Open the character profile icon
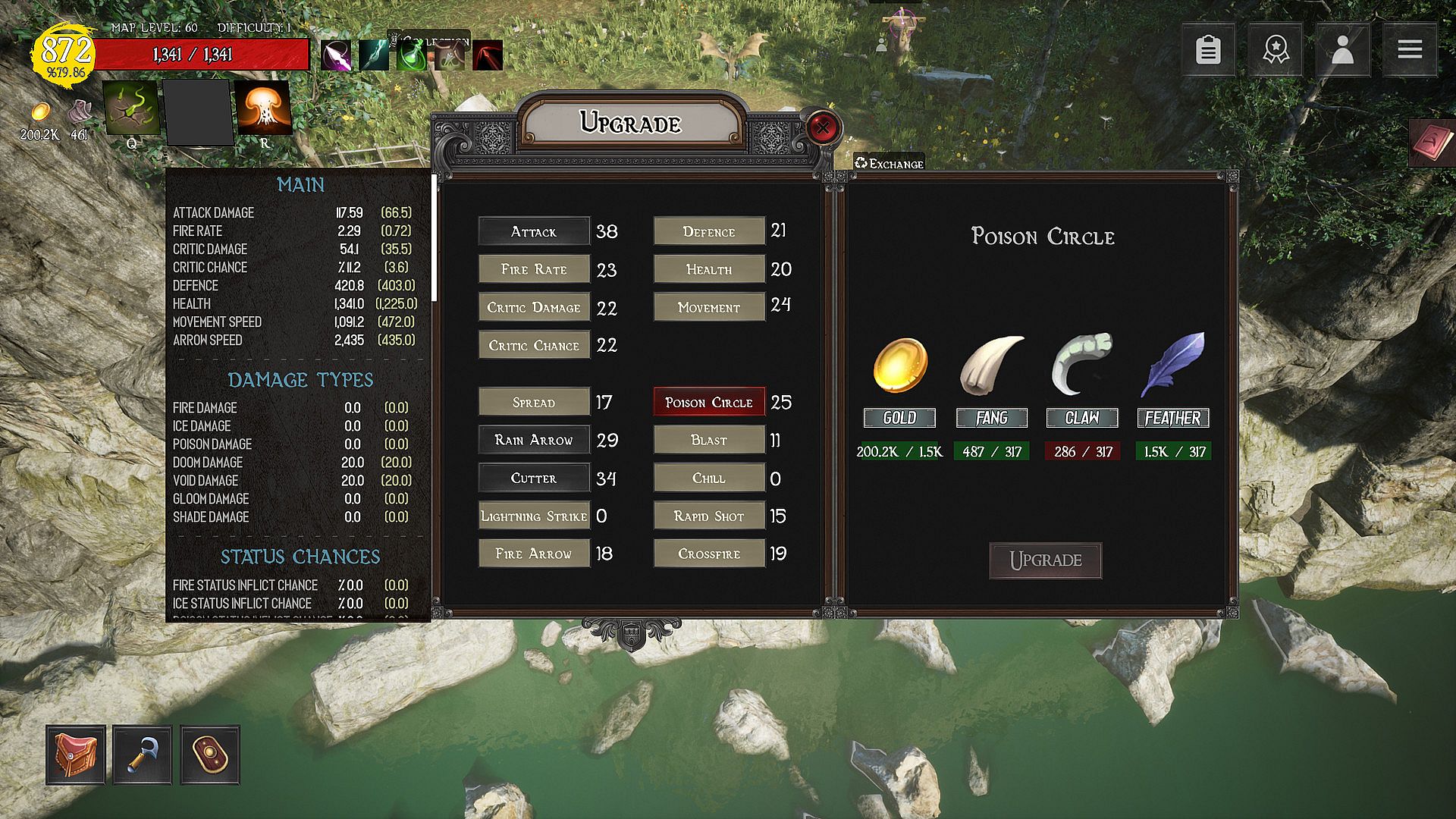1456x819 pixels. point(1342,50)
